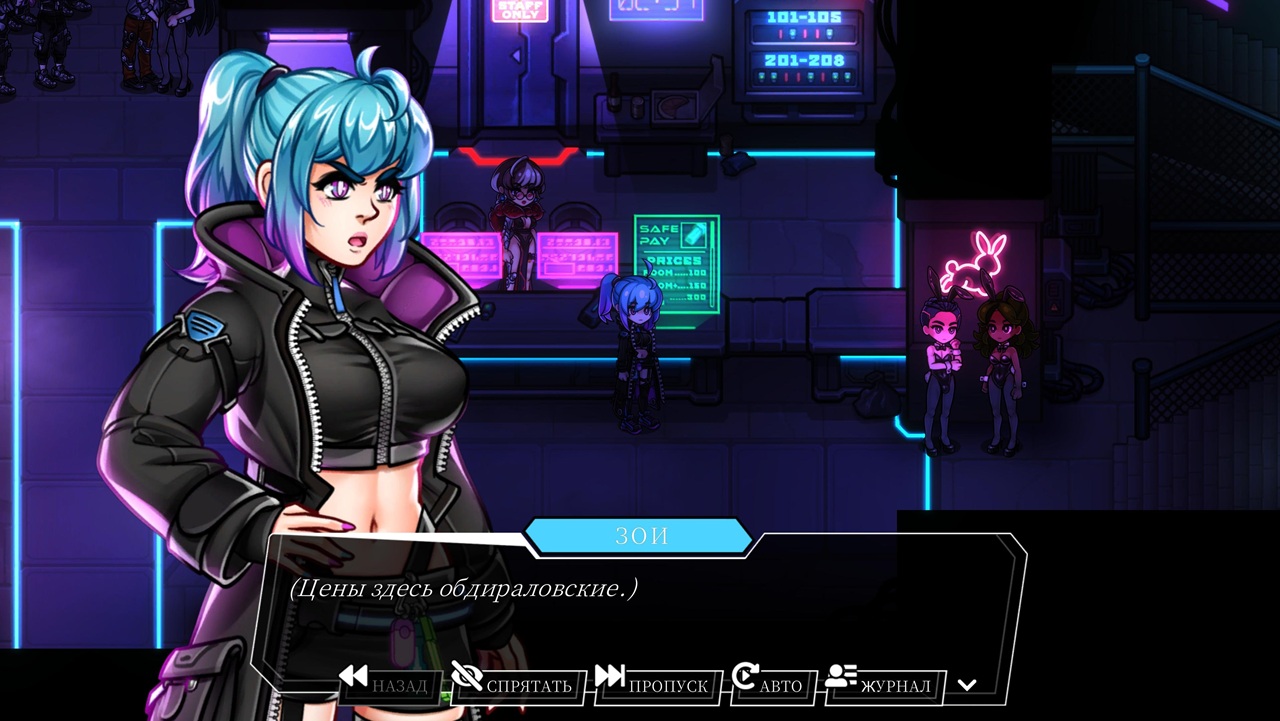Expand the quick menu chevron arrow

click(x=967, y=685)
